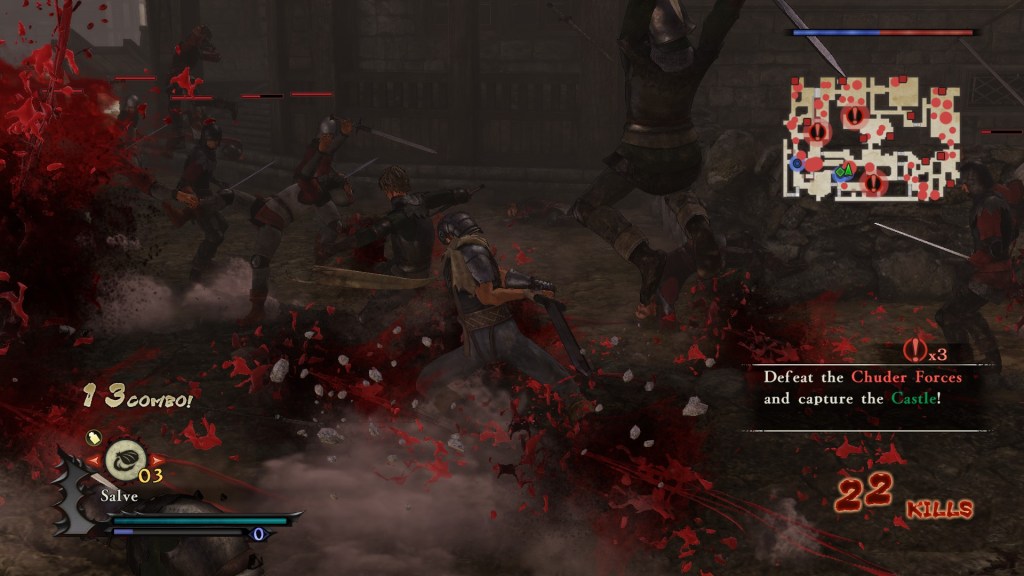
Task: Open the castle minimap
Action: (871, 137)
